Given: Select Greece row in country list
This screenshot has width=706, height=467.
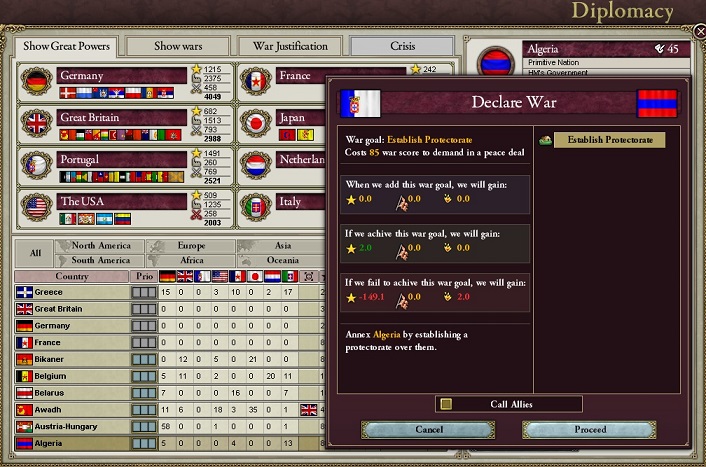Looking at the screenshot, I should (x=70, y=292).
